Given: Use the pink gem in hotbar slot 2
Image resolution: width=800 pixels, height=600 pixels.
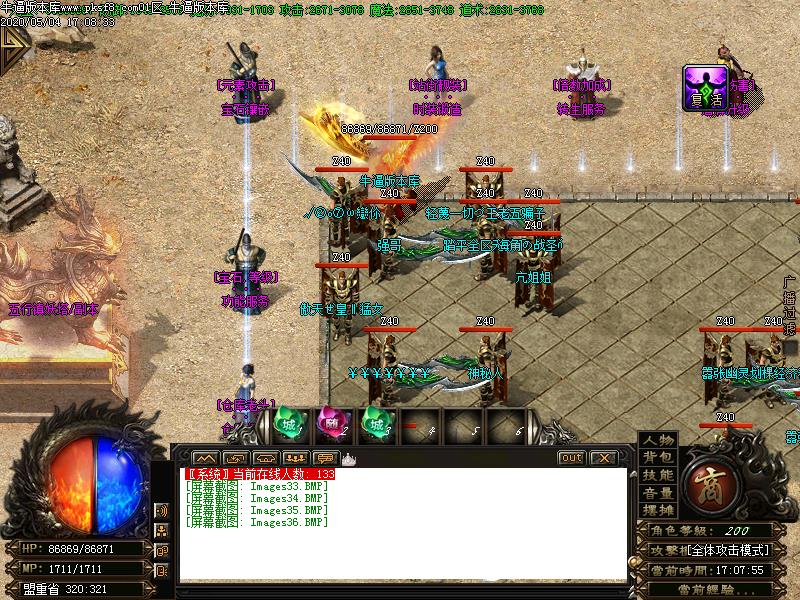Looking at the screenshot, I should point(331,424).
